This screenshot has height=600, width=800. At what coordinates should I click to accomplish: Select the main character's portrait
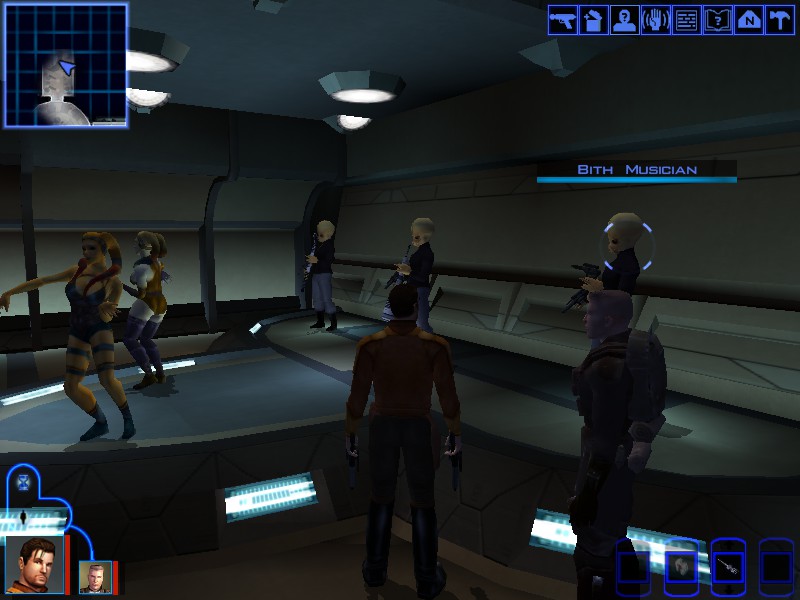(34, 563)
